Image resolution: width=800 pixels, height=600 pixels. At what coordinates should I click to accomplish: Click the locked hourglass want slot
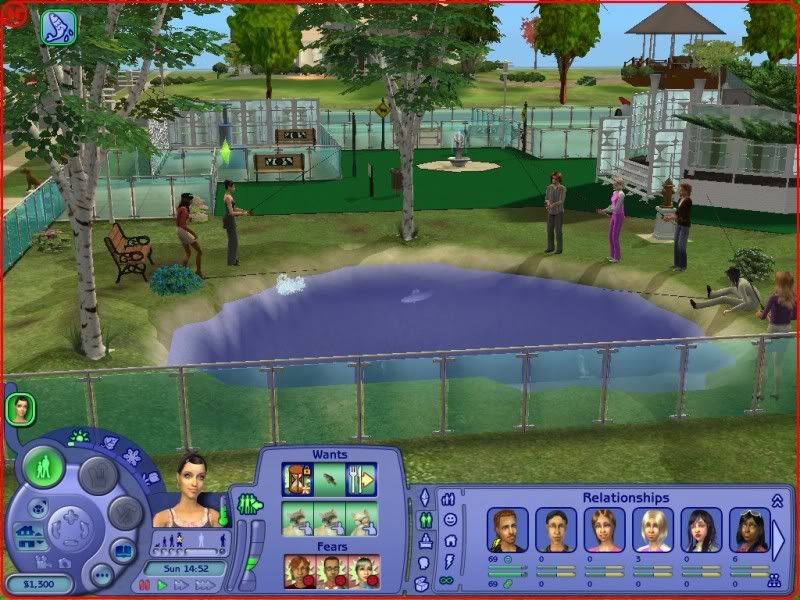[297, 479]
